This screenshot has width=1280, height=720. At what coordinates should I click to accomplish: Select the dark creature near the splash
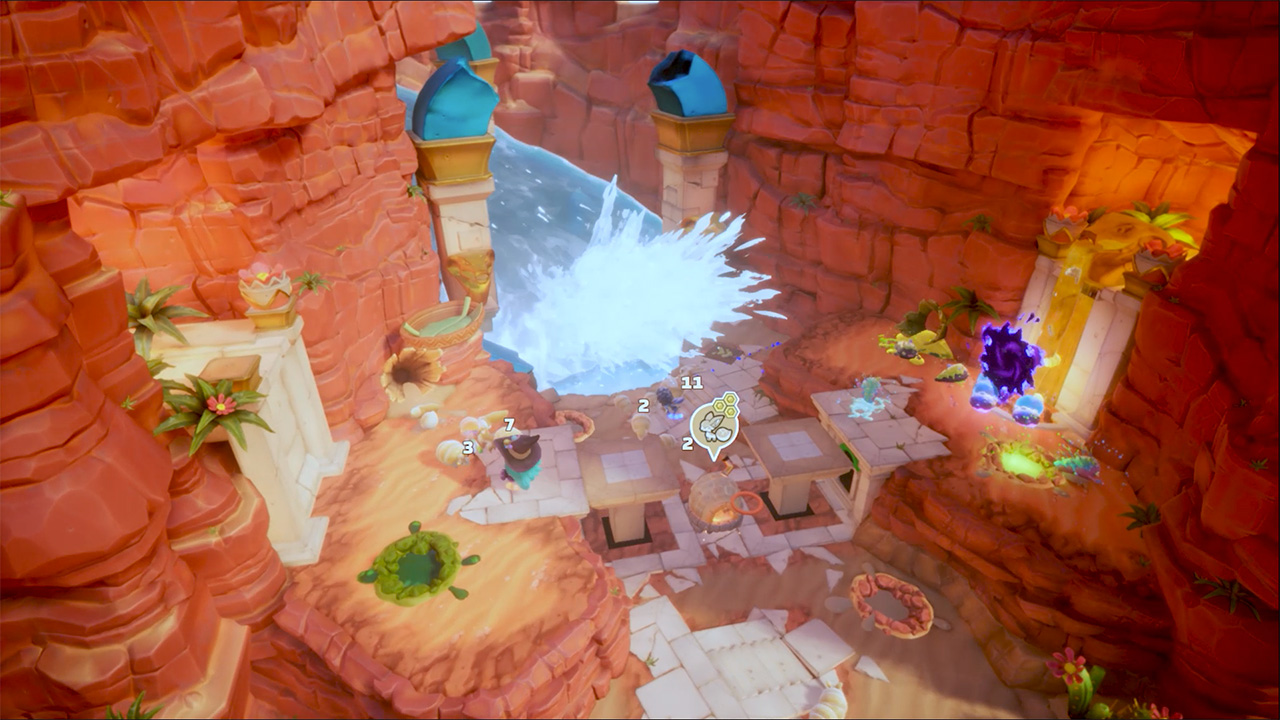point(667,401)
